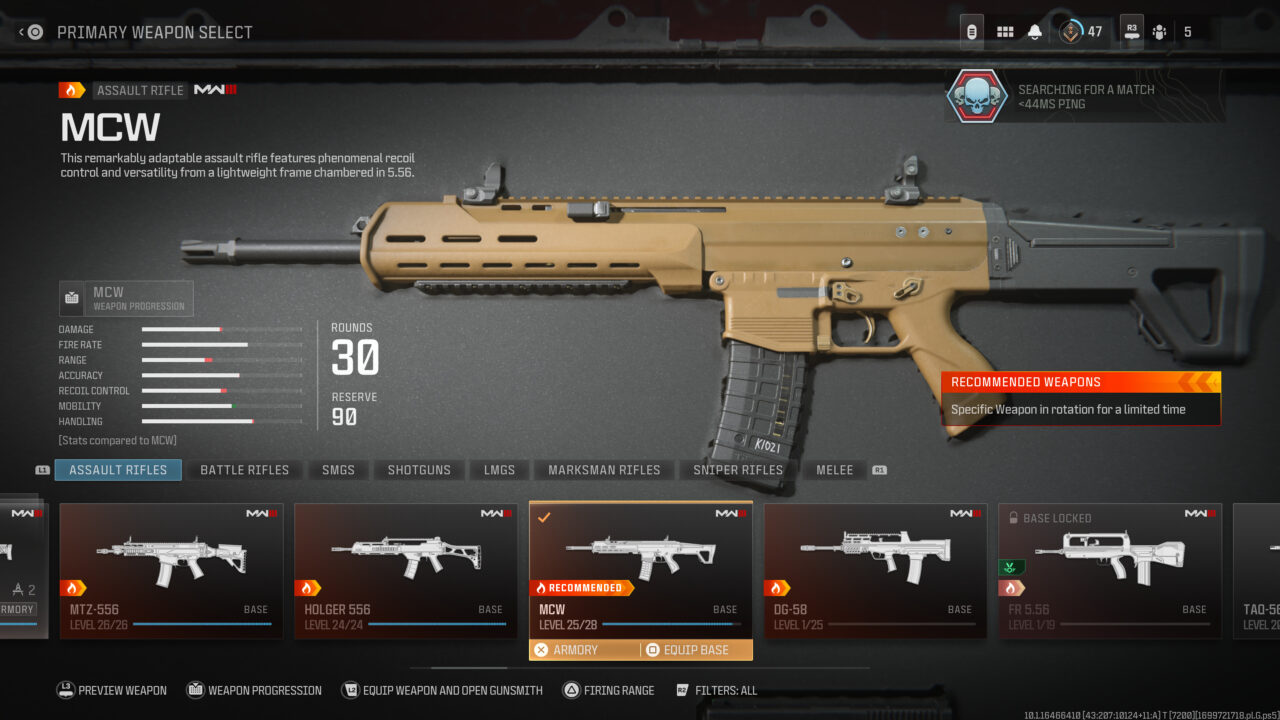Pick the DG-58 weapon card
The width and height of the screenshot is (1280, 720).
click(x=875, y=570)
